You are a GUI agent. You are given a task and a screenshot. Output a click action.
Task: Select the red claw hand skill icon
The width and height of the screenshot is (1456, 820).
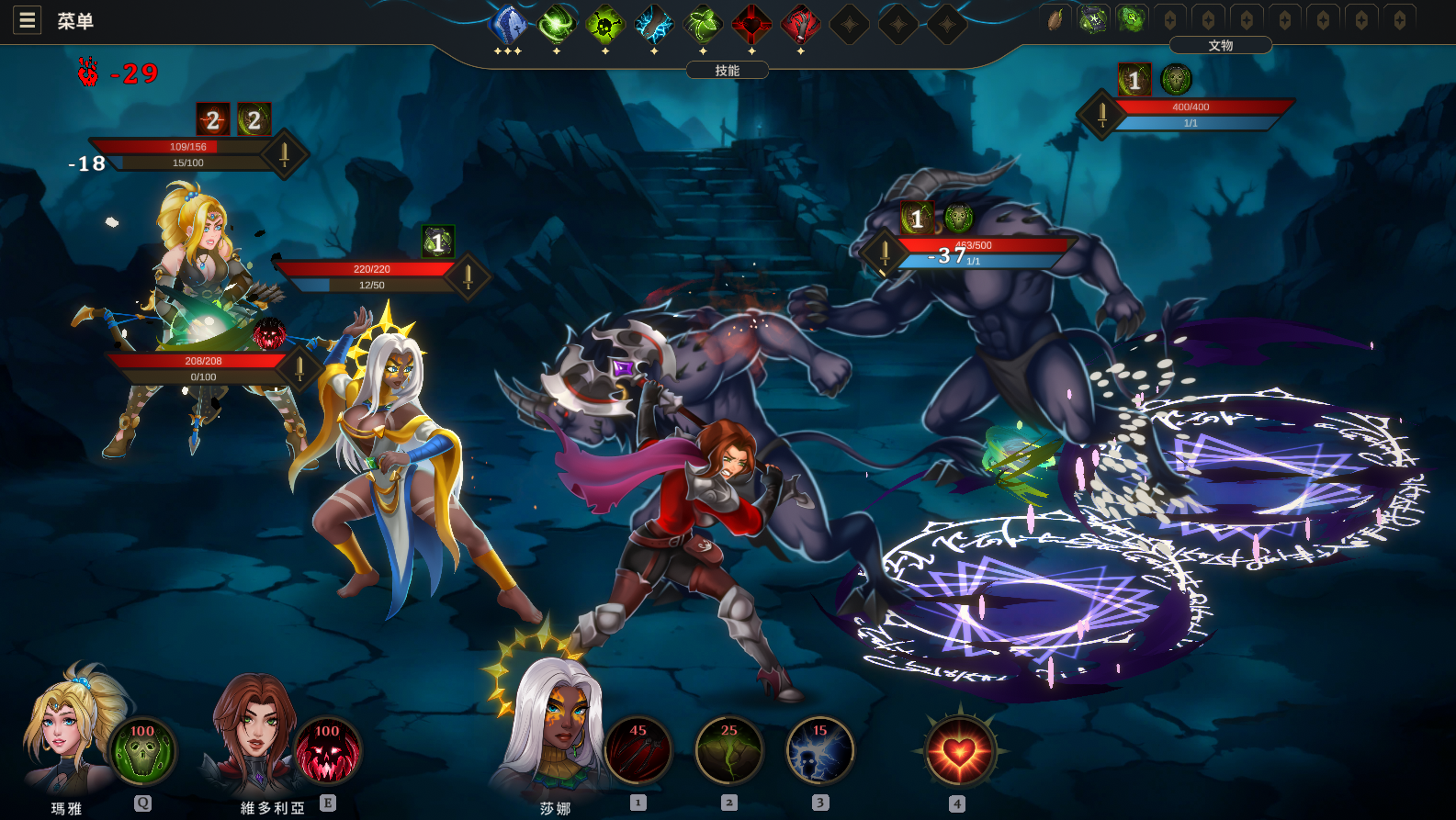[800, 25]
